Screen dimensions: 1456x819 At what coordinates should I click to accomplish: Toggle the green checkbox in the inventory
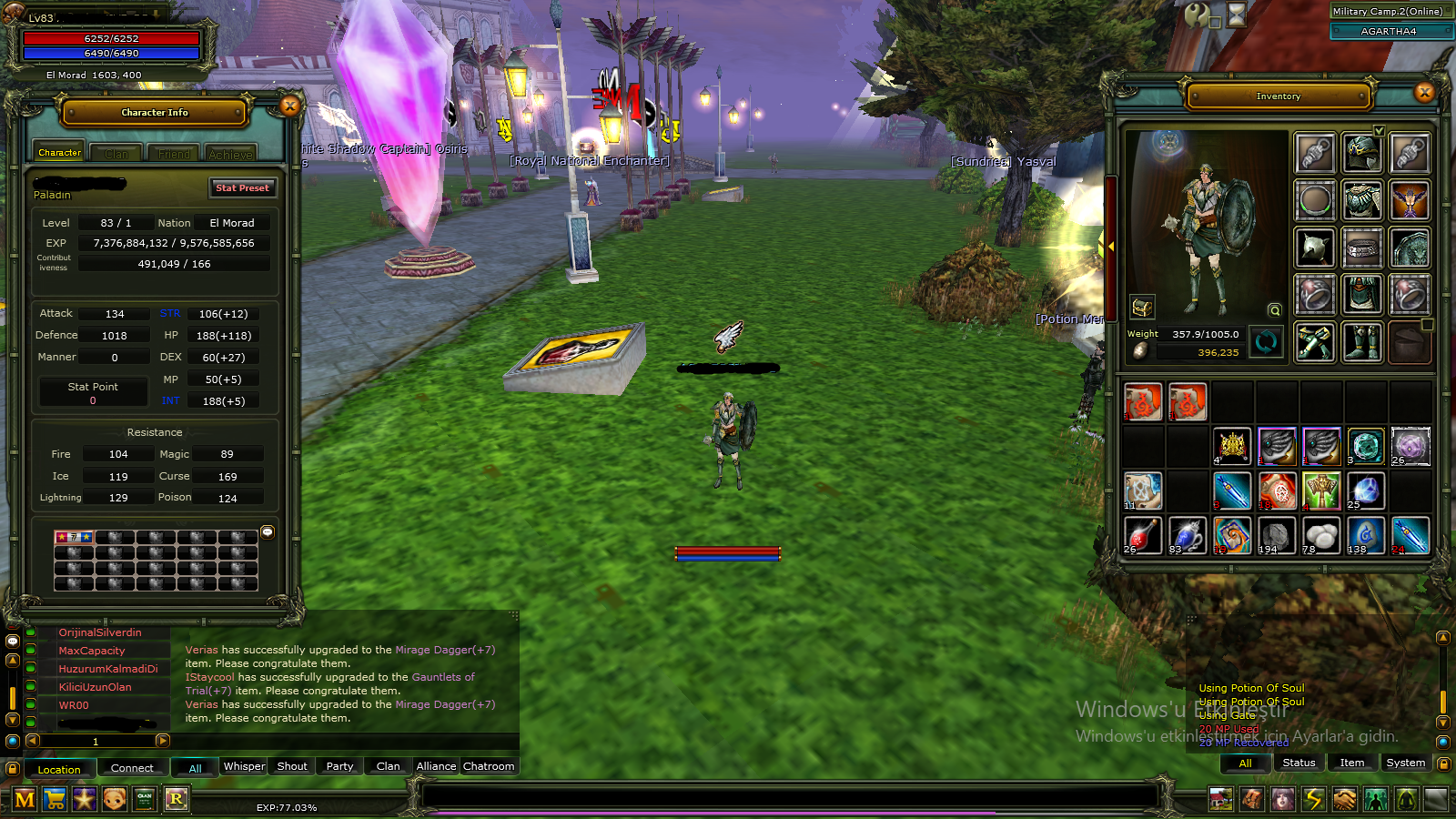click(1380, 130)
